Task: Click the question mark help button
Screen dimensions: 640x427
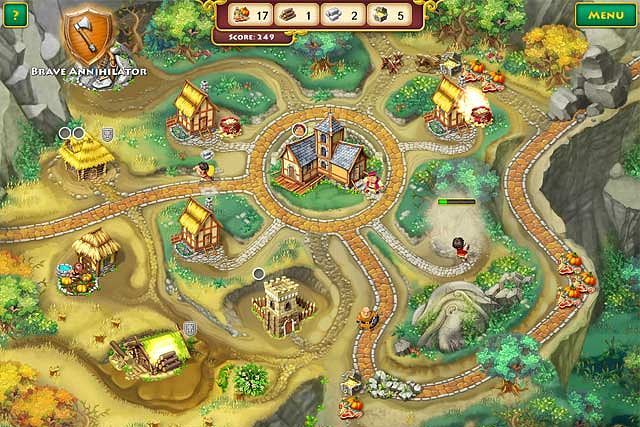Action: pyautogui.click(x=14, y=15)
